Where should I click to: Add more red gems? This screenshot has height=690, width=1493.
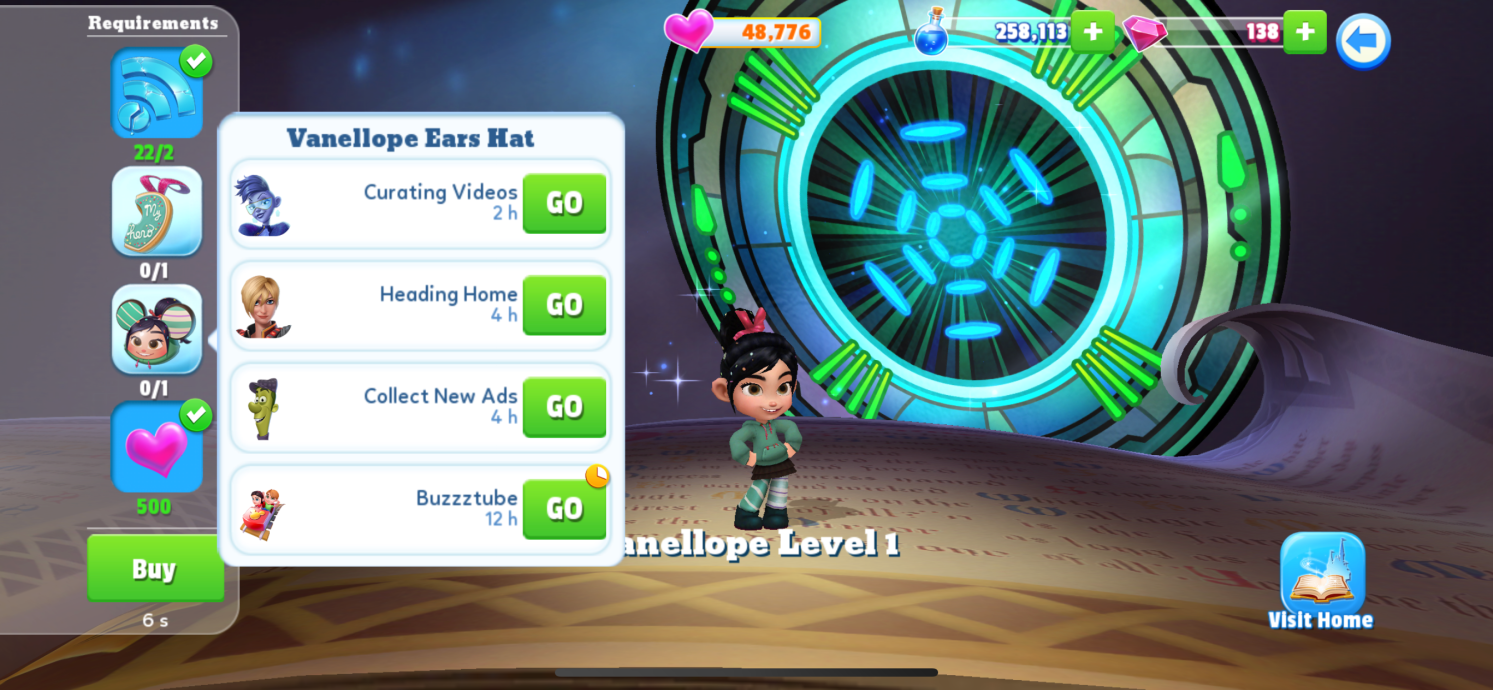[1304, 32]
